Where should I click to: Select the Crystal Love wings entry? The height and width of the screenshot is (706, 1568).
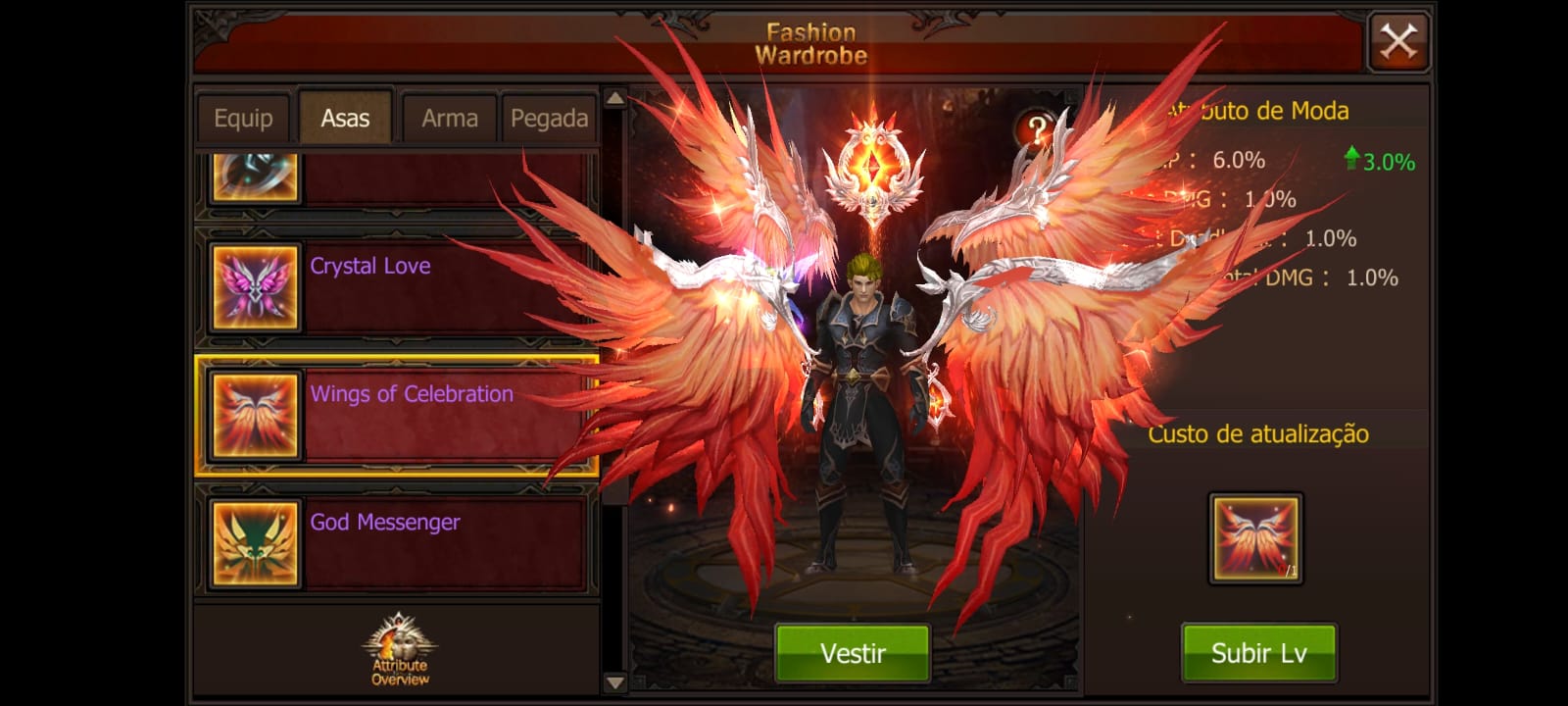coord(396,287)
